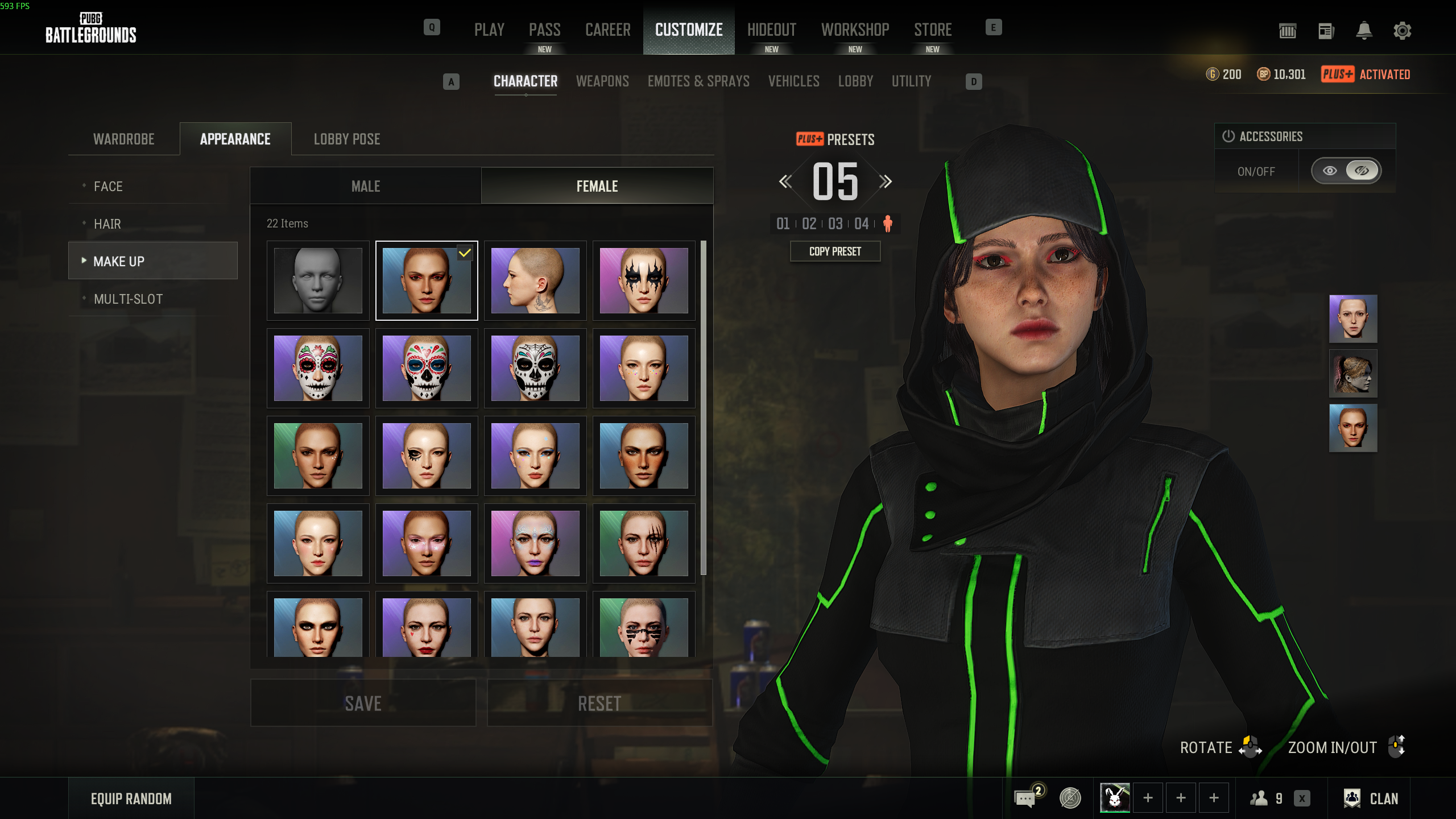Click the Equip Random button
The image size is (1456, 819).
pos(131,799)
